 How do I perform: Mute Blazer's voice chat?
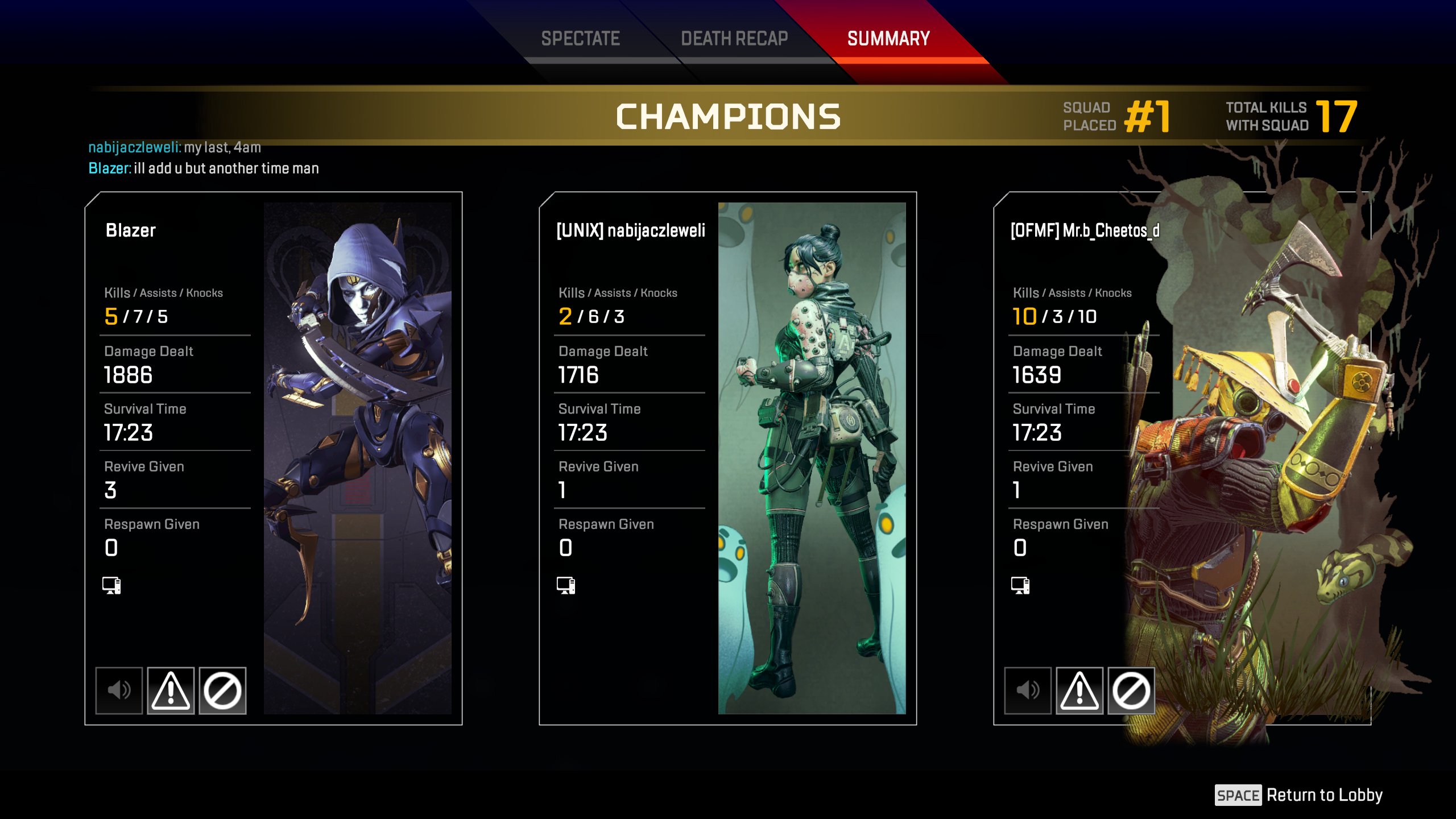(119, 690)
